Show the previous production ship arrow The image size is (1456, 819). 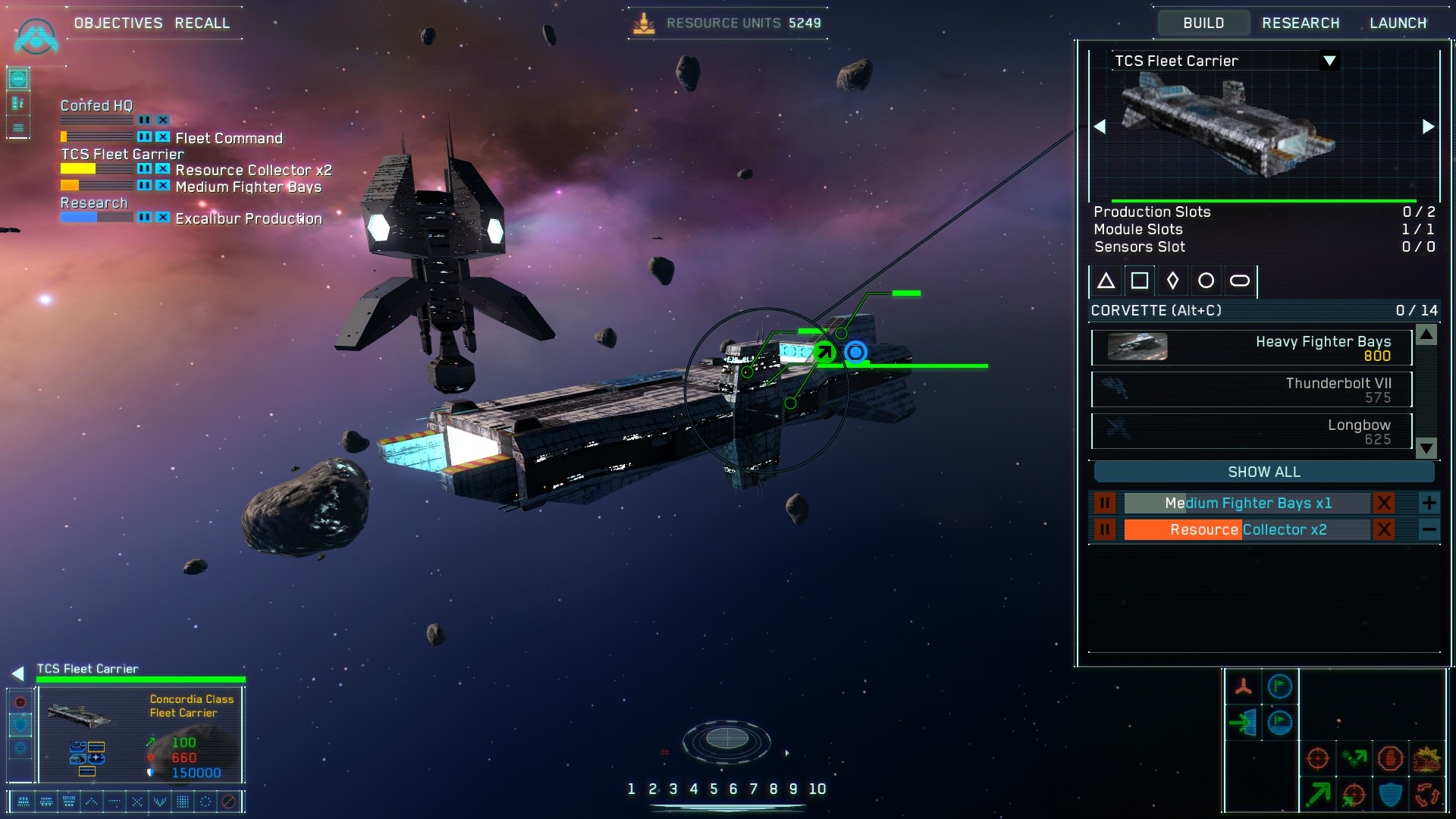coord(1100,127)
